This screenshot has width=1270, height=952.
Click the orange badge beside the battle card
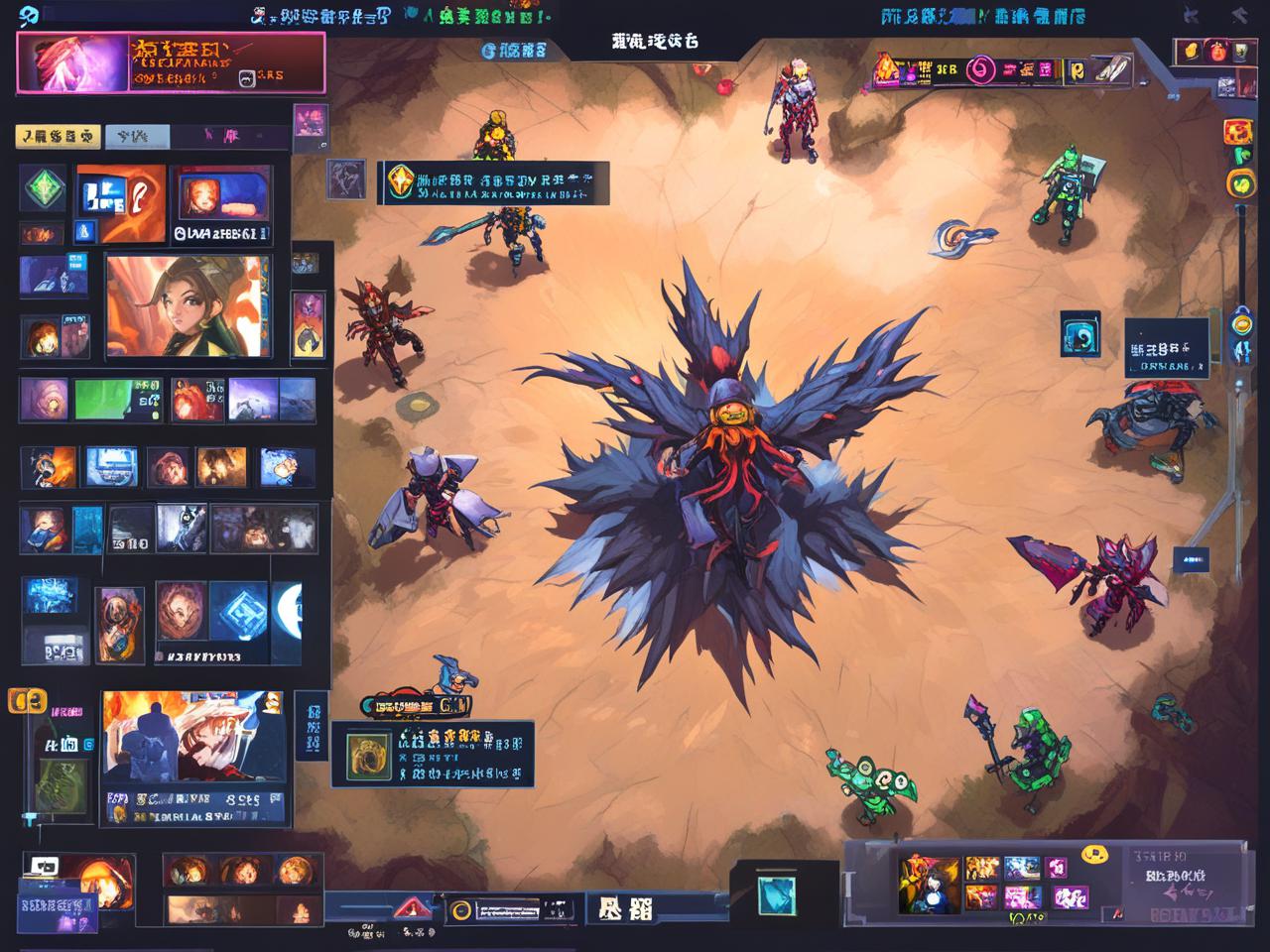[27, 702]
